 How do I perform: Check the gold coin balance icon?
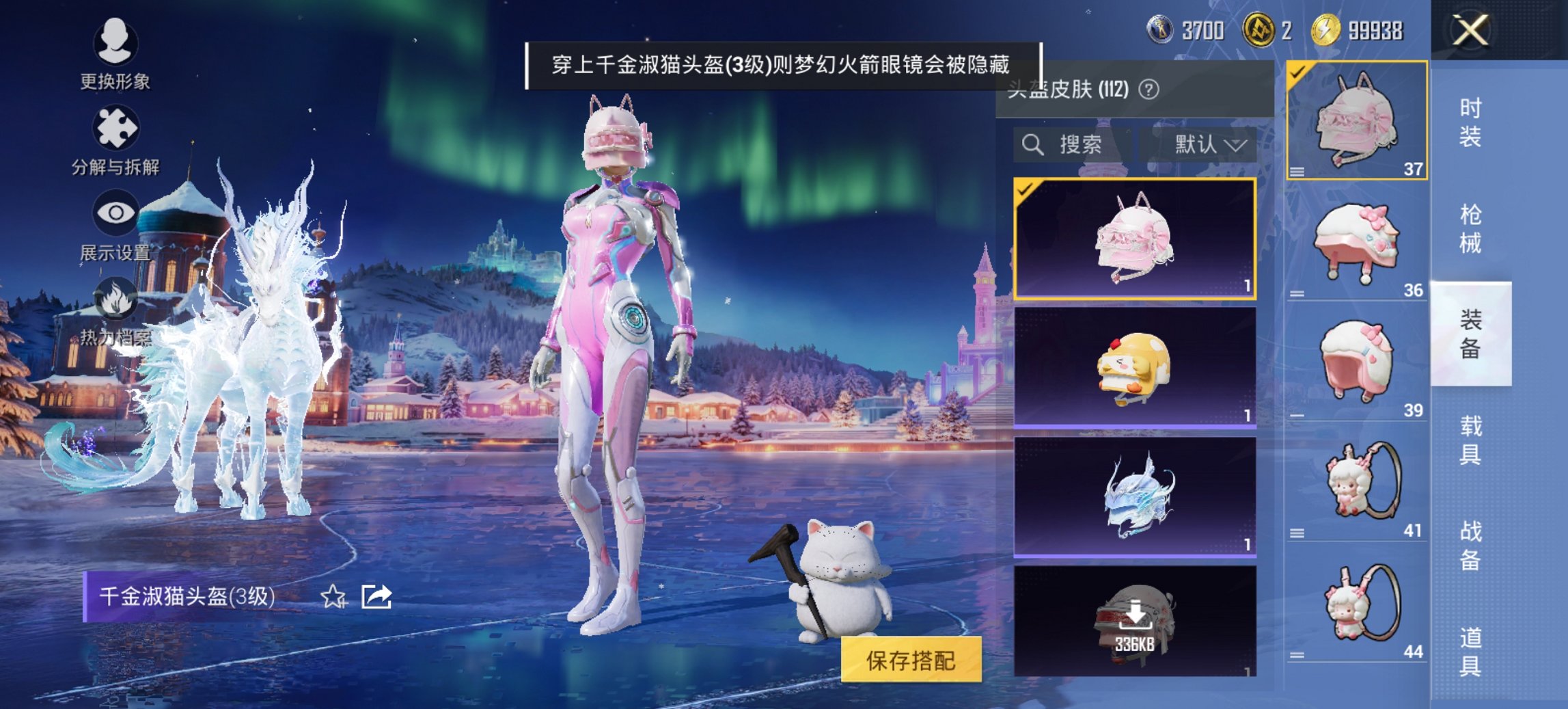1325,29
